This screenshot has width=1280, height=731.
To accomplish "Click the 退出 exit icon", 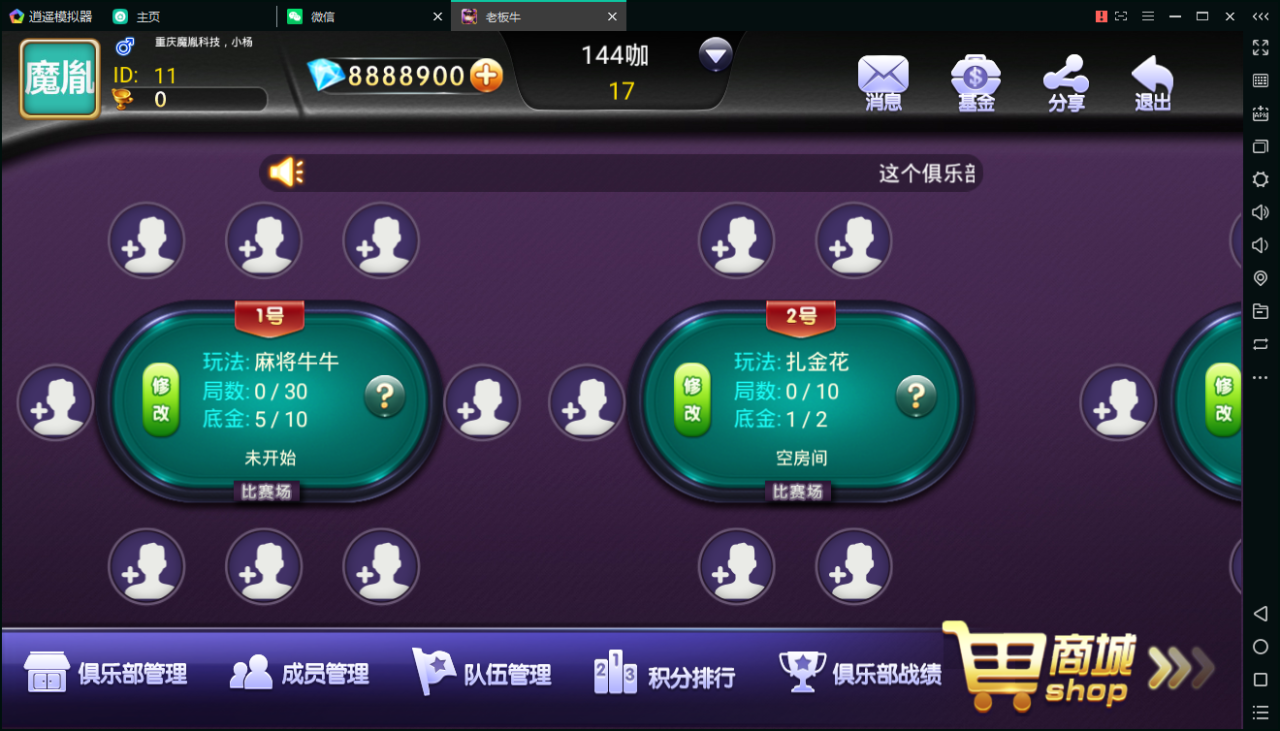I will [x=1152, y=82].
